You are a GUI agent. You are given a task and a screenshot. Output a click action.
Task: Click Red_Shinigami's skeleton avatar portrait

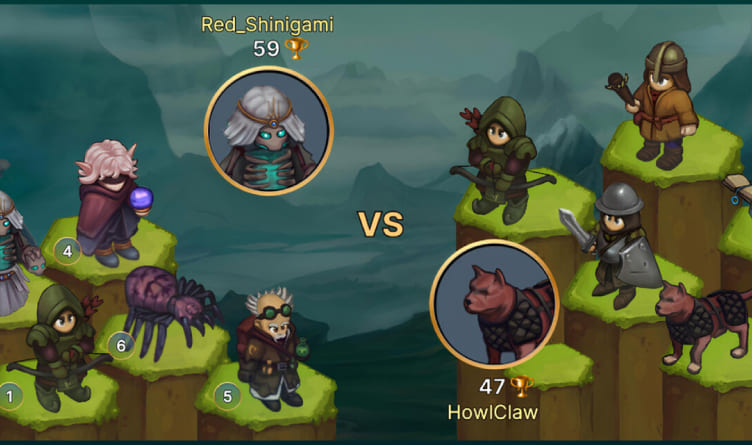click(268, 130)
